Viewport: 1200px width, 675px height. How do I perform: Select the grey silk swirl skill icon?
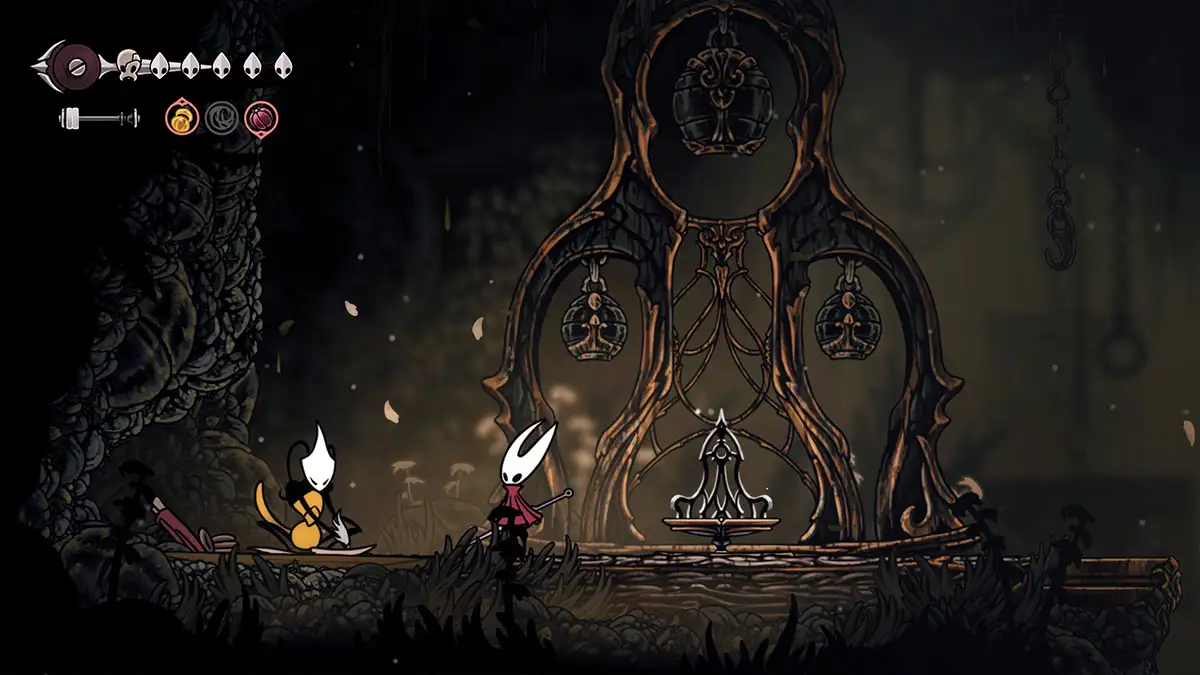tap(222, 119)
